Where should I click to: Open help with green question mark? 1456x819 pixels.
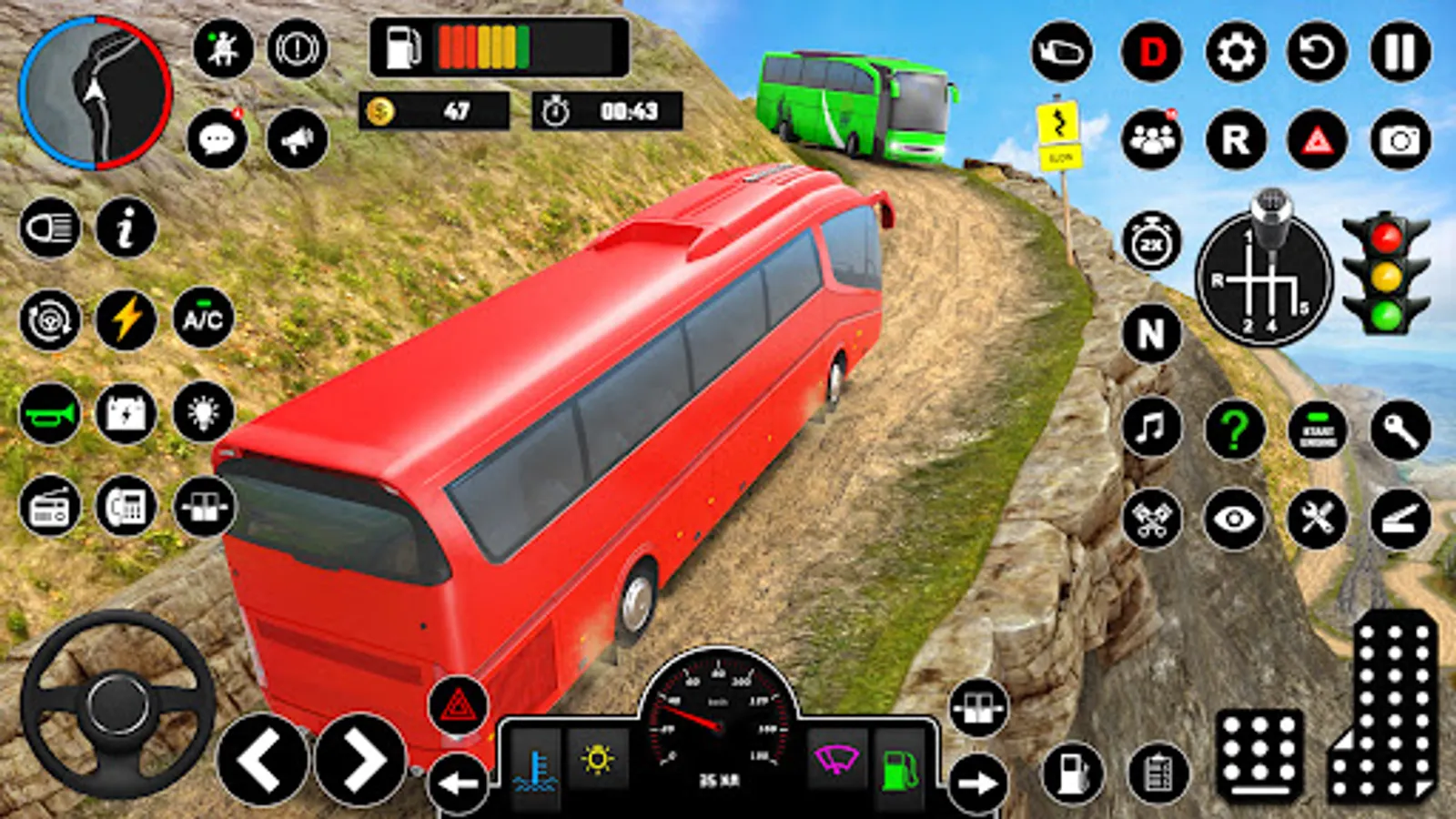1235,428
